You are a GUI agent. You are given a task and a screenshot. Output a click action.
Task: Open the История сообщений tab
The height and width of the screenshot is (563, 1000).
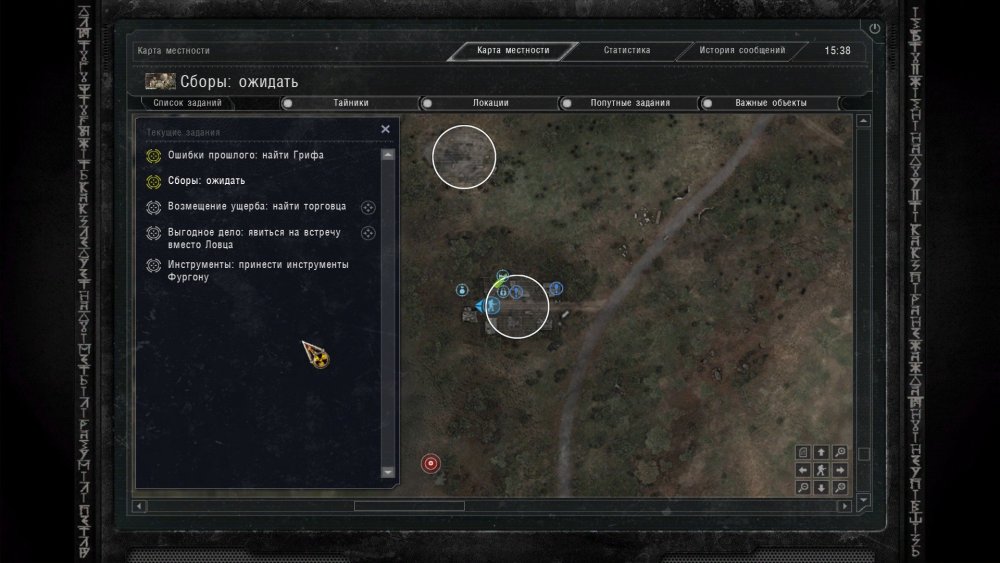pos(742,50)
